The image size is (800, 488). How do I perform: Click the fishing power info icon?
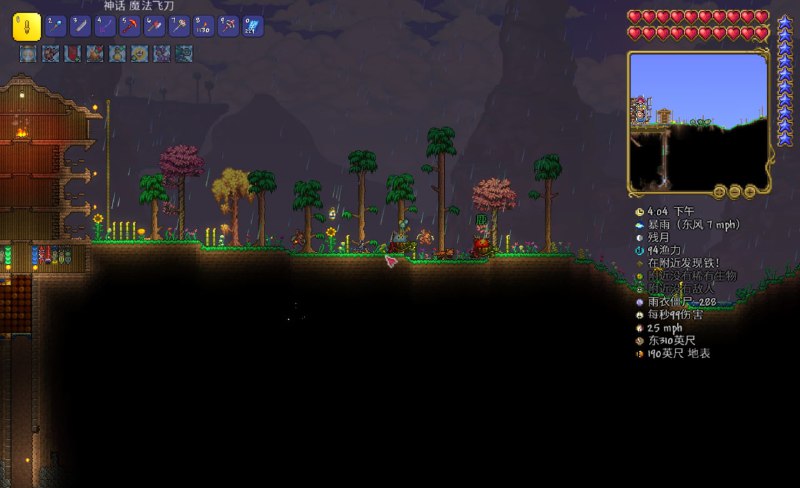(640, 251)
